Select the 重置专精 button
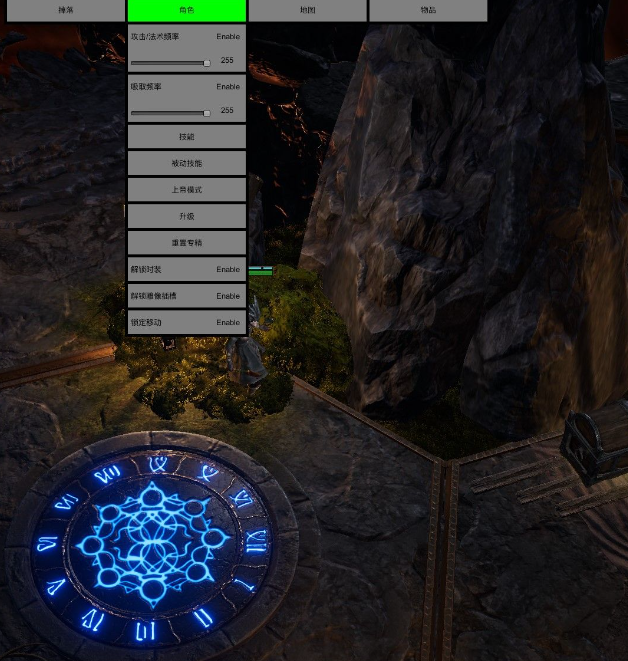628x661 pixels. pos(186,242)
